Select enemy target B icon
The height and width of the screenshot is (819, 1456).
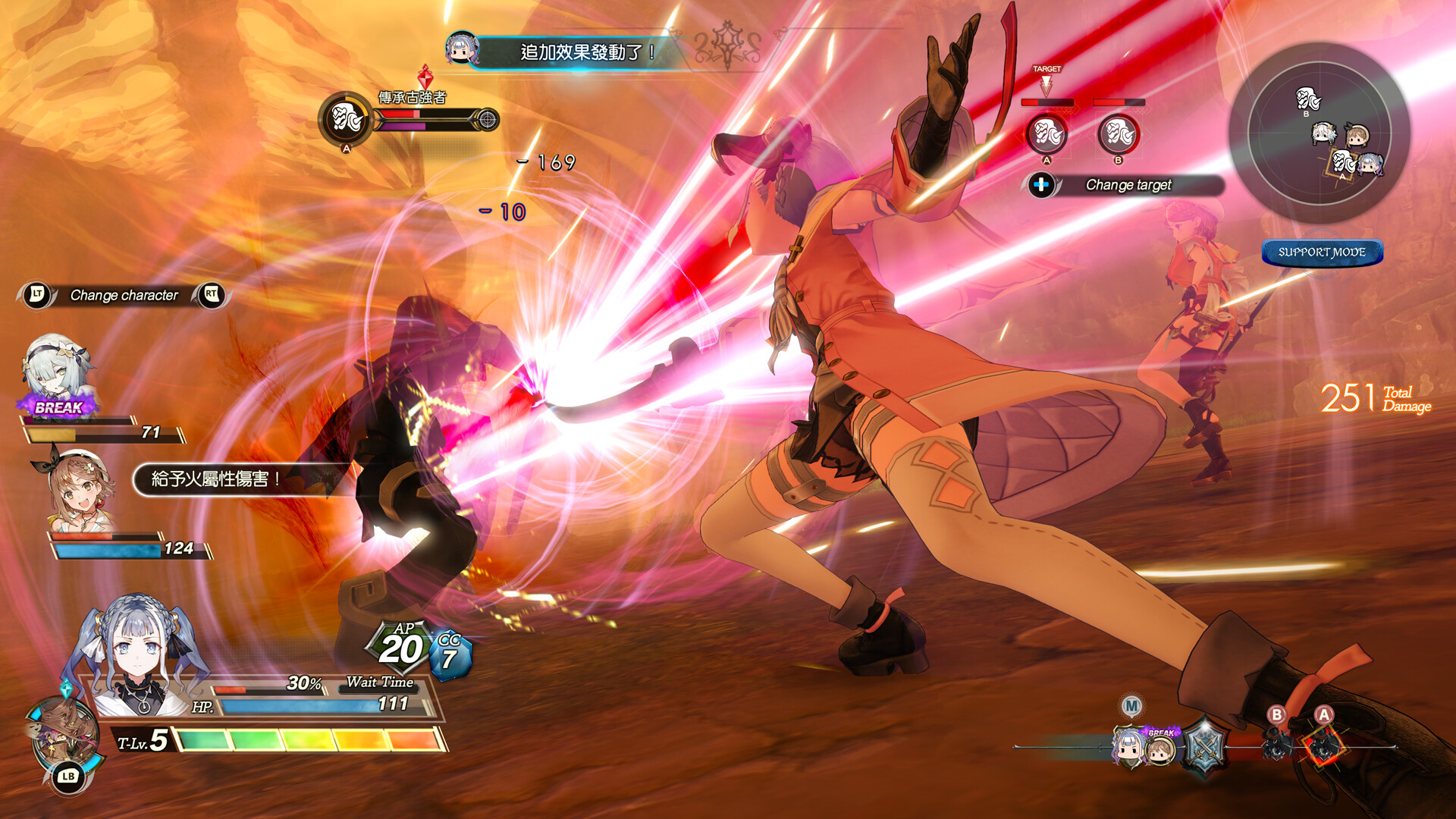(x=1118, y=134)
